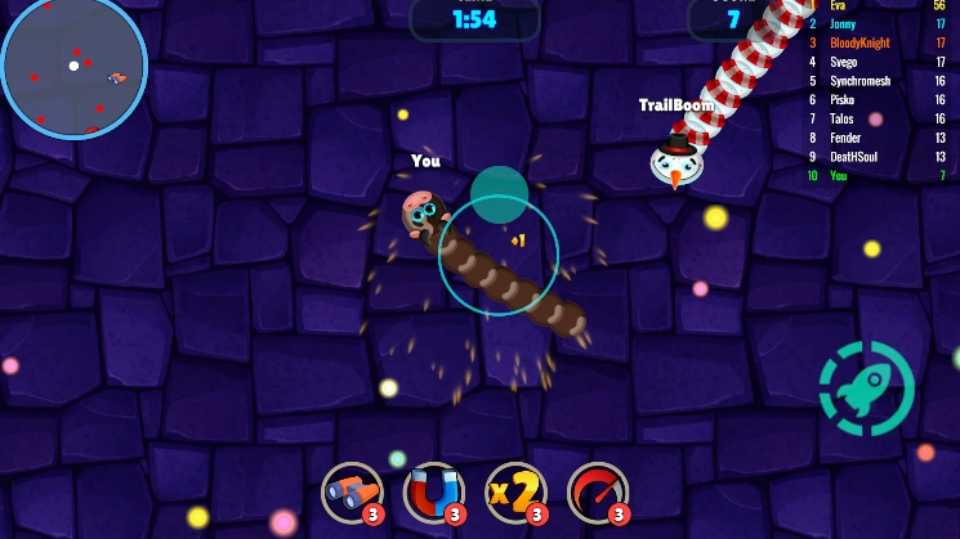Click the circular minimap
Image resolution: width=960 pixels, height=539 pixels.
pos(74,66)
